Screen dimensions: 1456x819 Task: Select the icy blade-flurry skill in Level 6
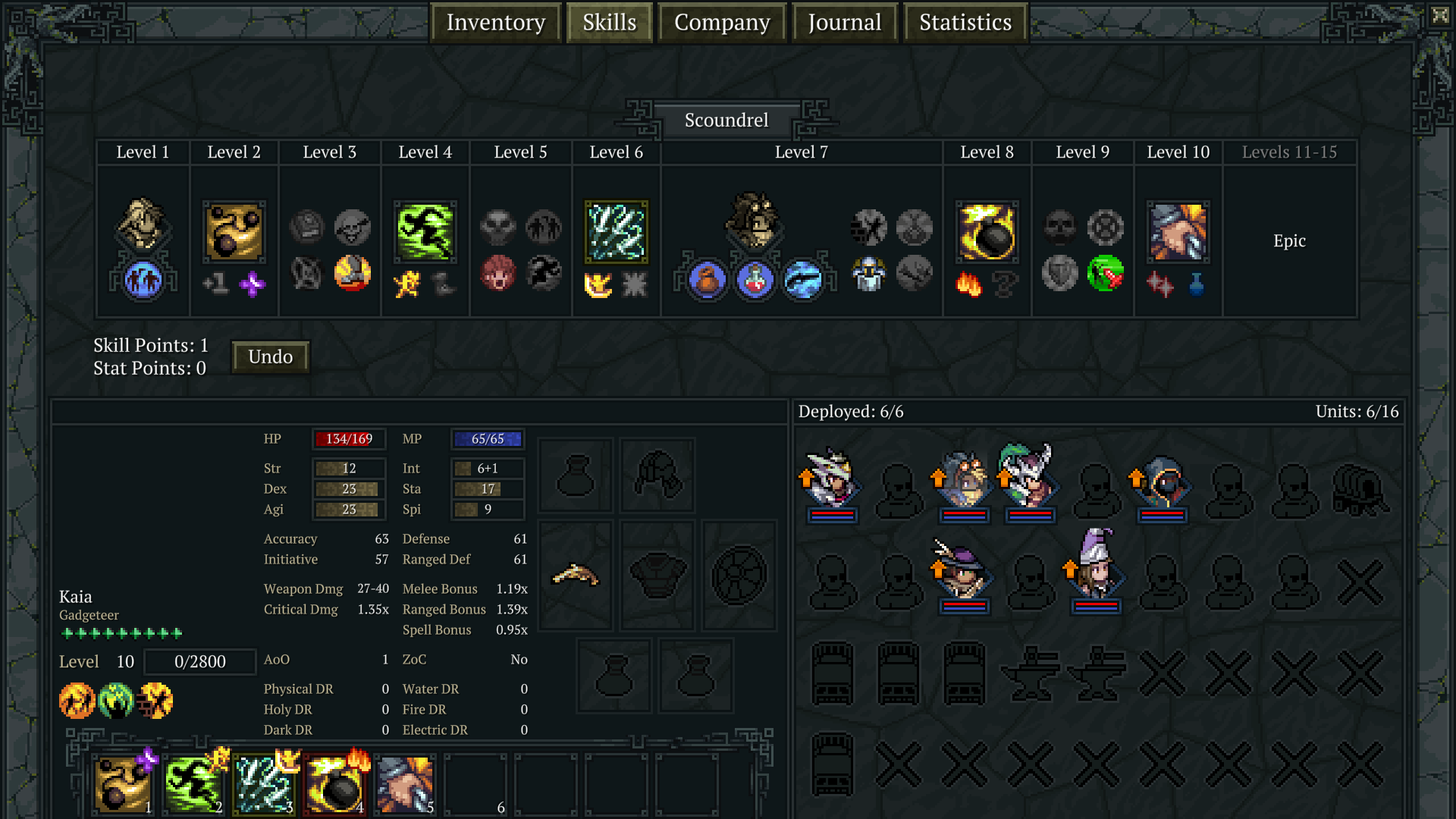(x=615, y=231)
